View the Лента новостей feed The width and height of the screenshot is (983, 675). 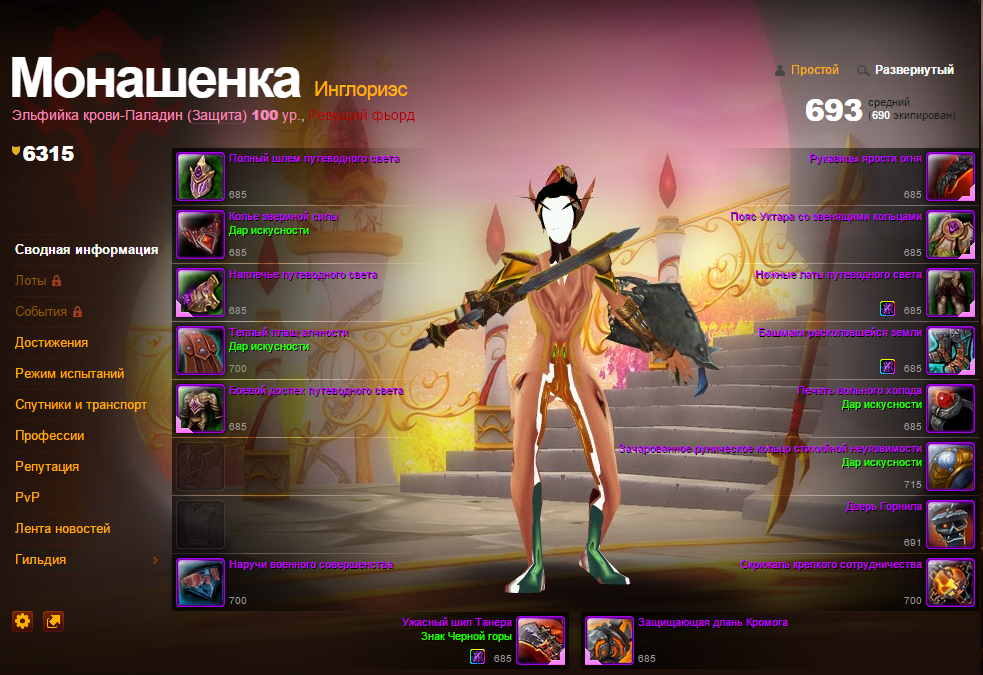click(x=62, y=529)
